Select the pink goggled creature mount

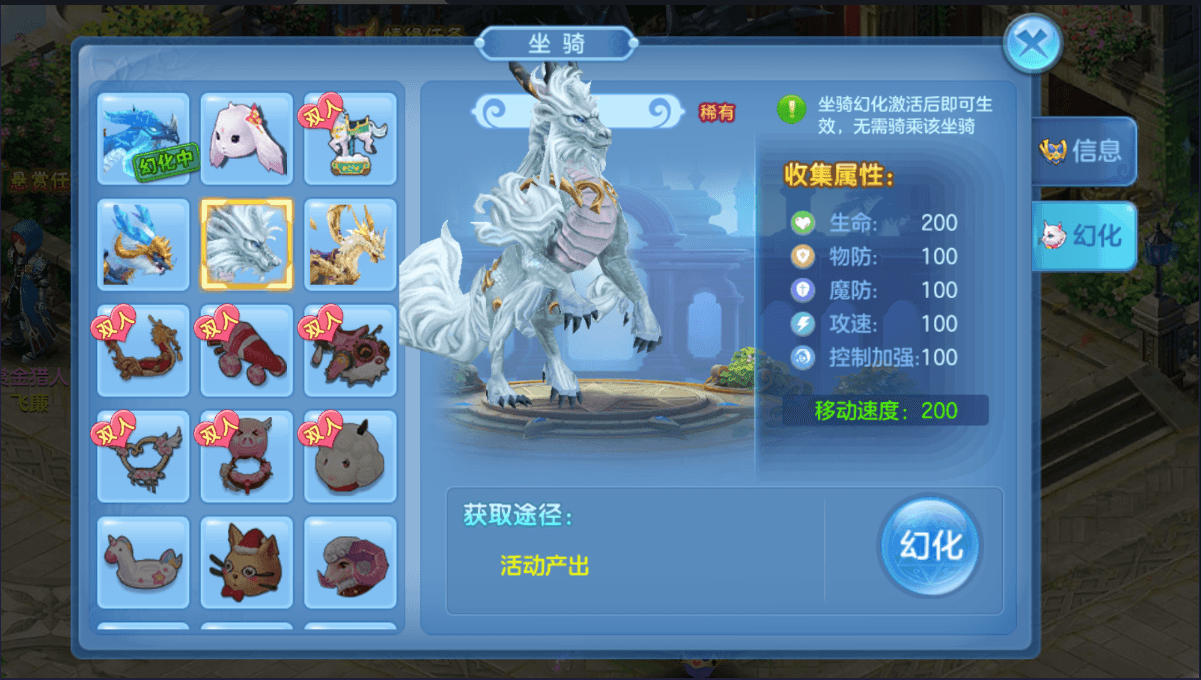pos(350,350)
